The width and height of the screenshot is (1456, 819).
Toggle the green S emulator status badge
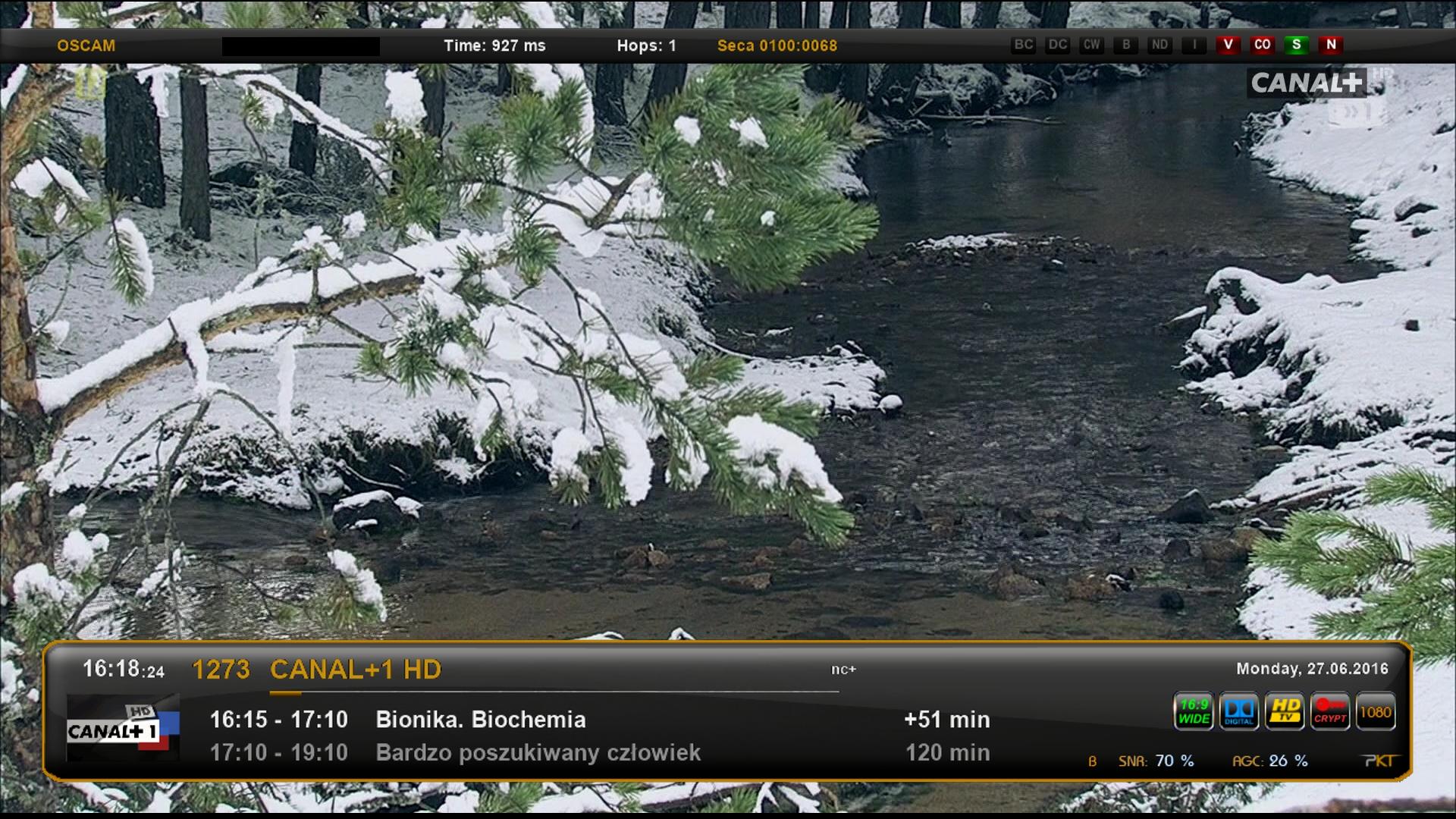1297,45
